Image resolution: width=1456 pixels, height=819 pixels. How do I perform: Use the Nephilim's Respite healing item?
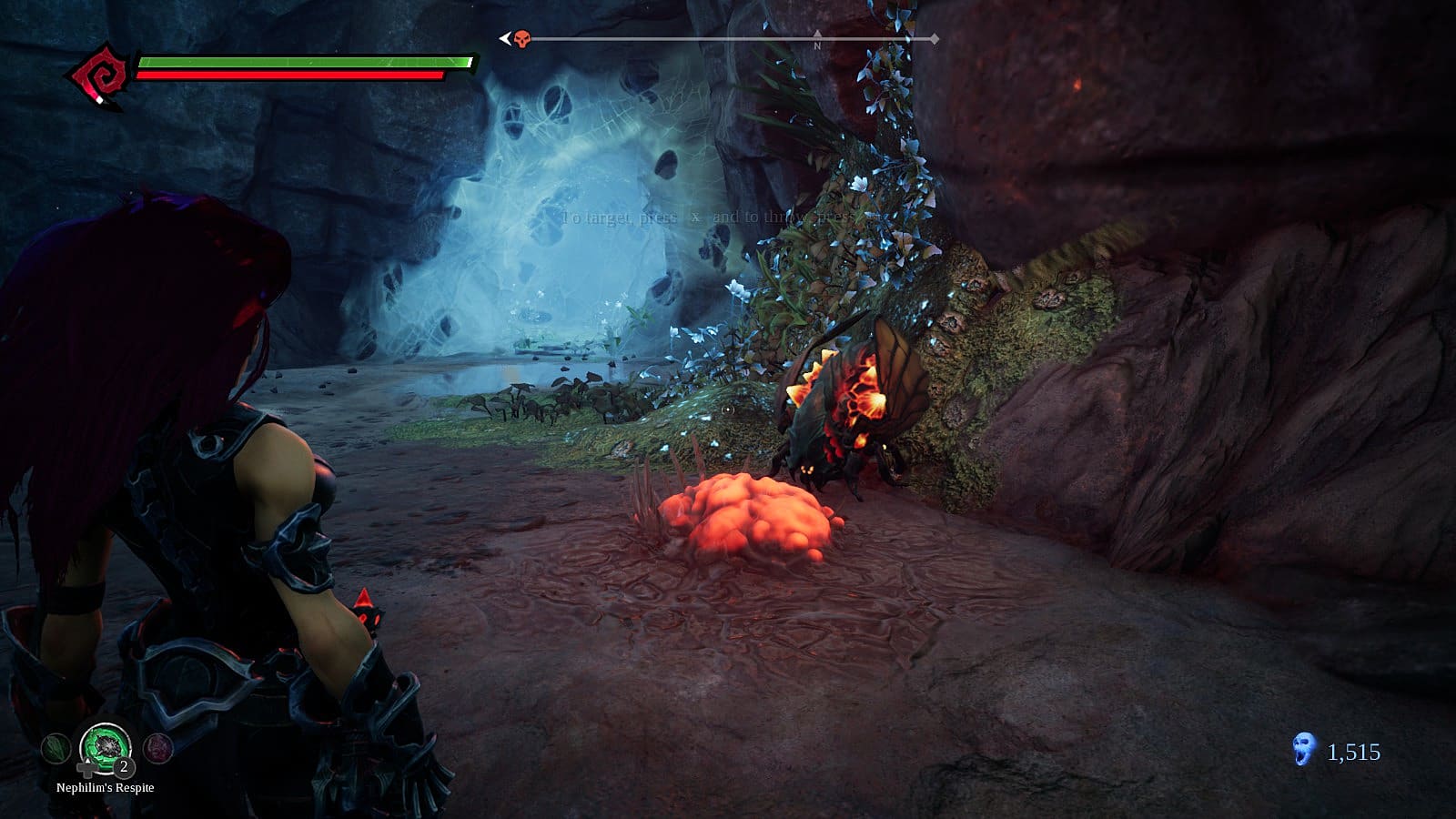[106, 748]
